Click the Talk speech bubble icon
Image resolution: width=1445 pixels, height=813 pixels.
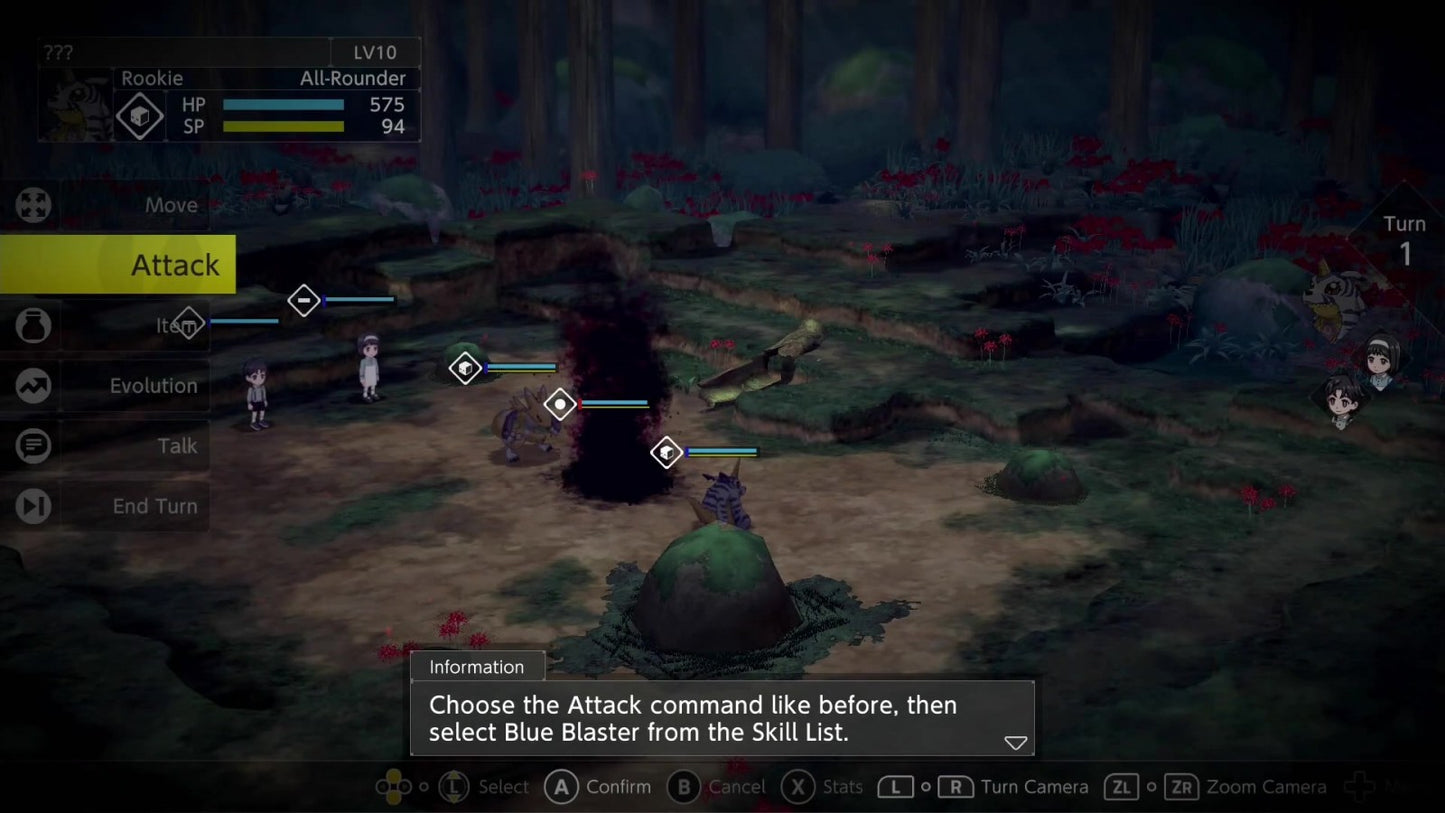(x=33, y=445)
